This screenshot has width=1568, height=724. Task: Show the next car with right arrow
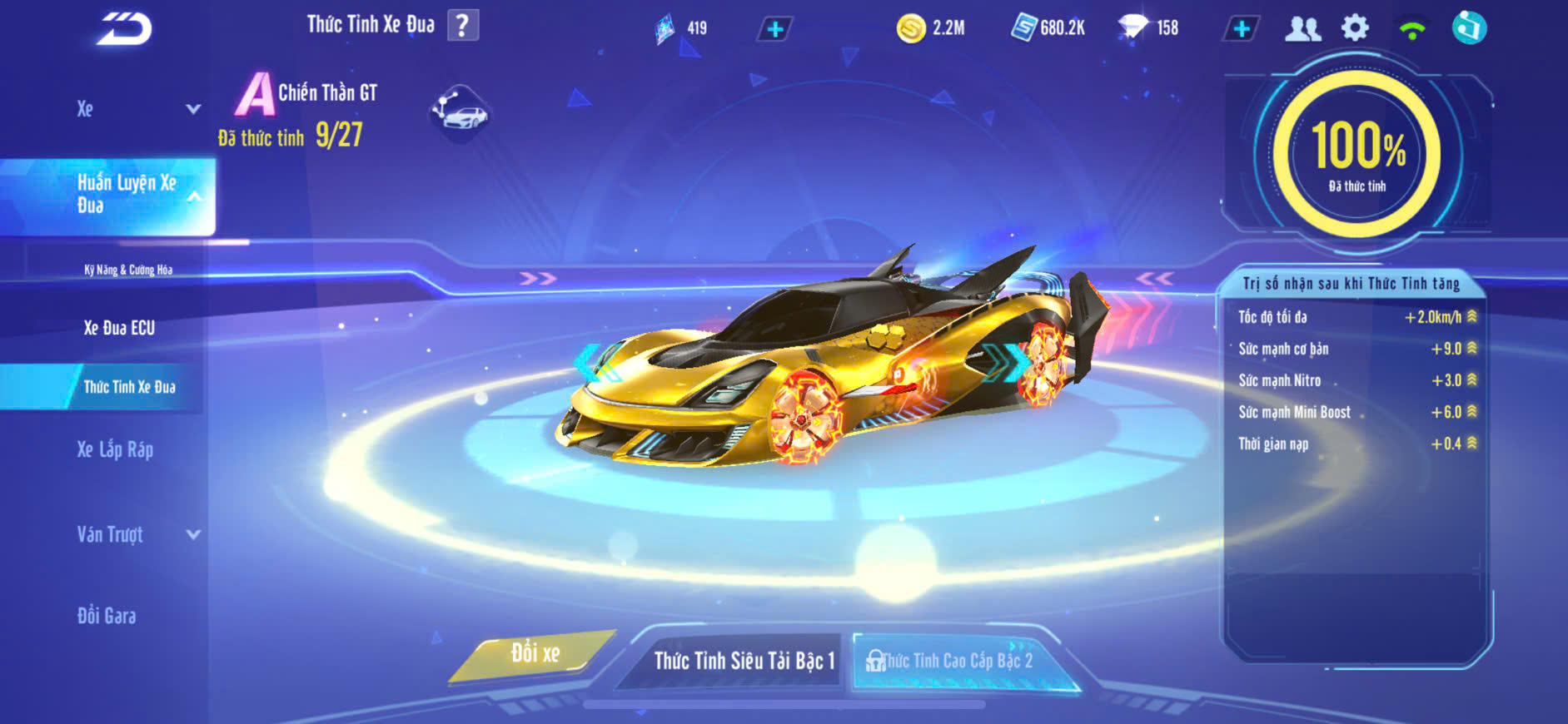(x=1009, y=362)
